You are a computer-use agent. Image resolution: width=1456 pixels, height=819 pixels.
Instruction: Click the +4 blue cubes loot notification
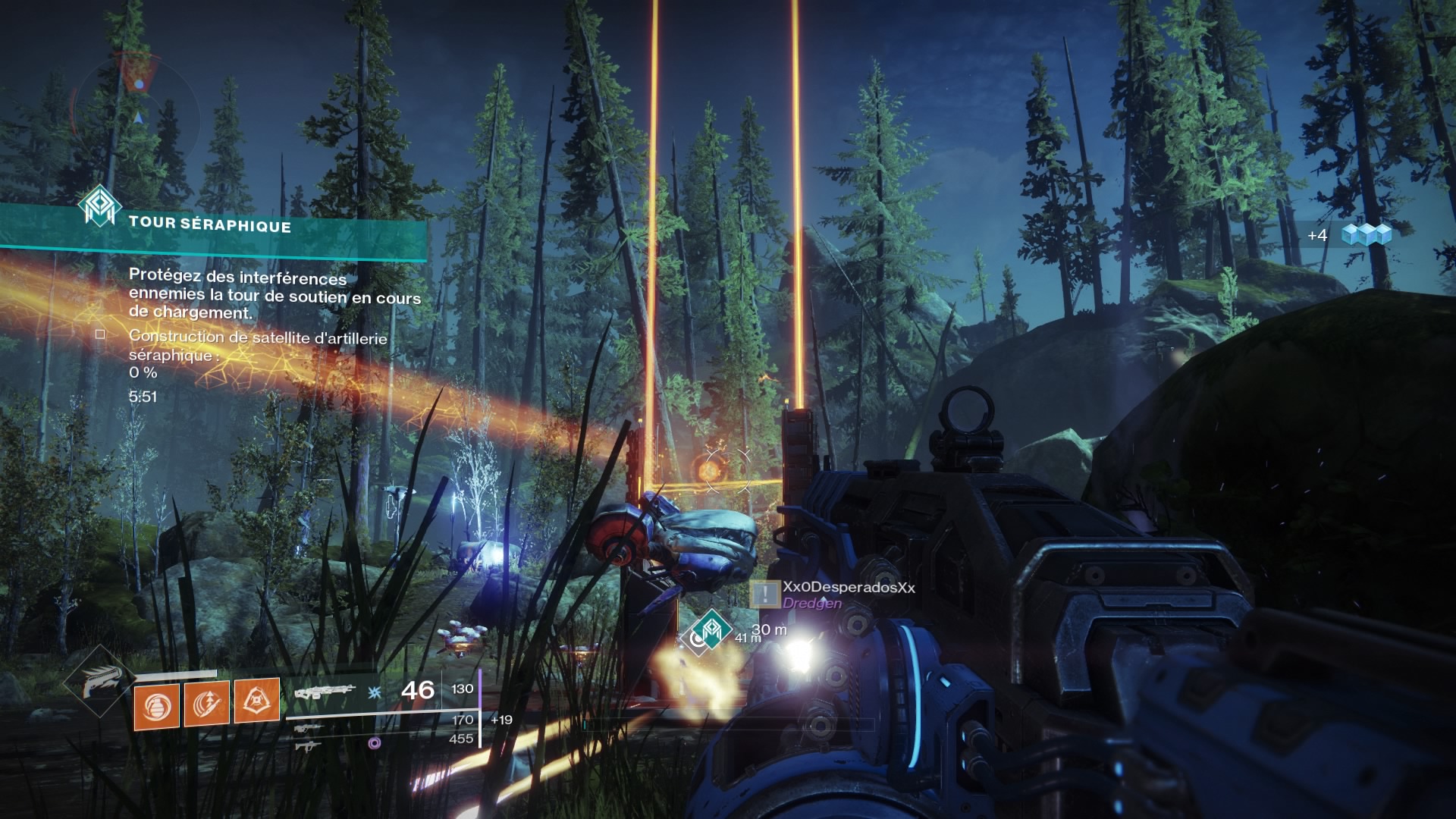pyautogui.click(x=1351, y=235)
